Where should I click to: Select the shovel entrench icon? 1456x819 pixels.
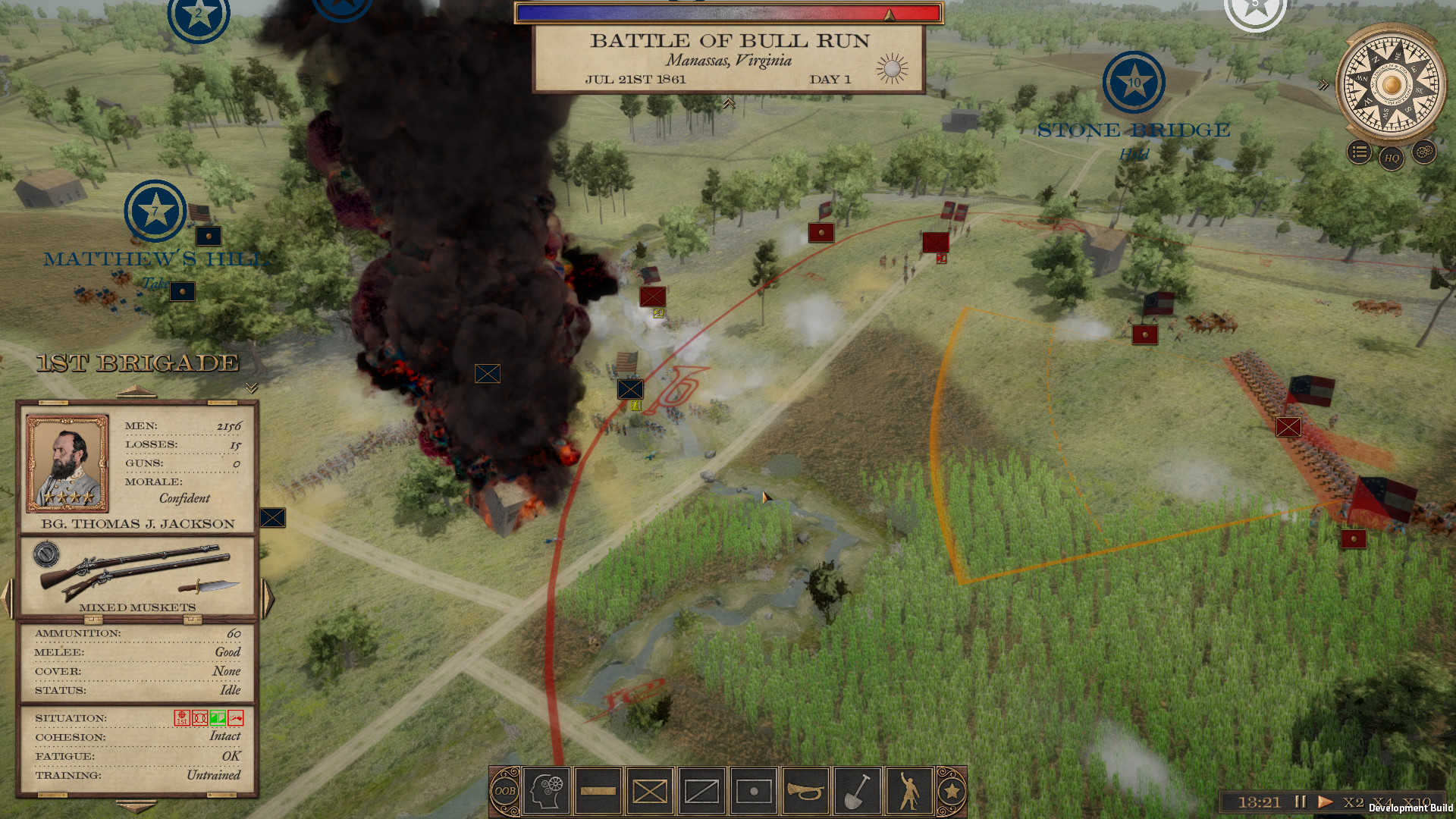[x=856, y=790]
